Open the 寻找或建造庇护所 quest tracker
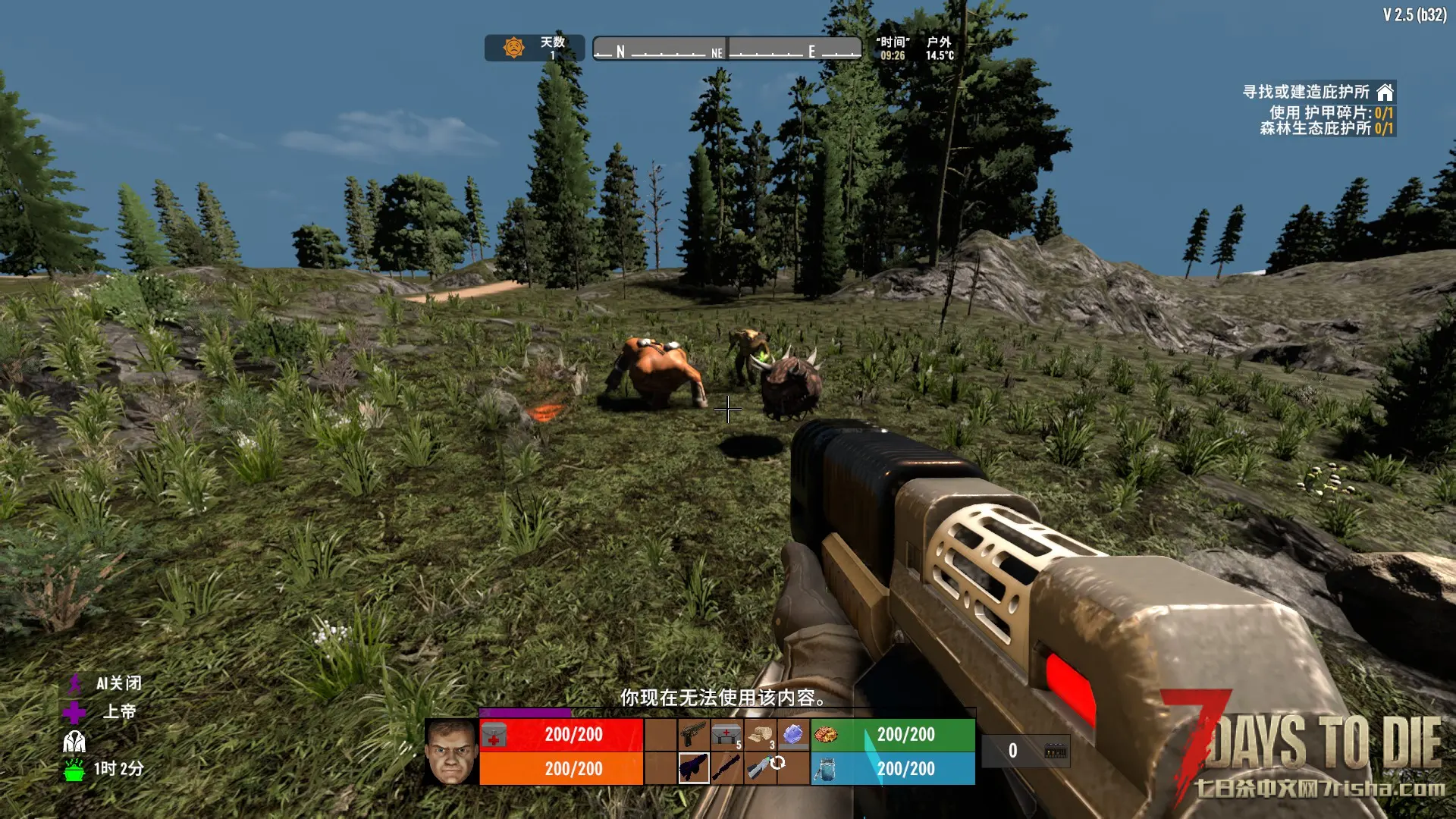The height and width of the screenshot is (819, 1456). coord(1306,92)
